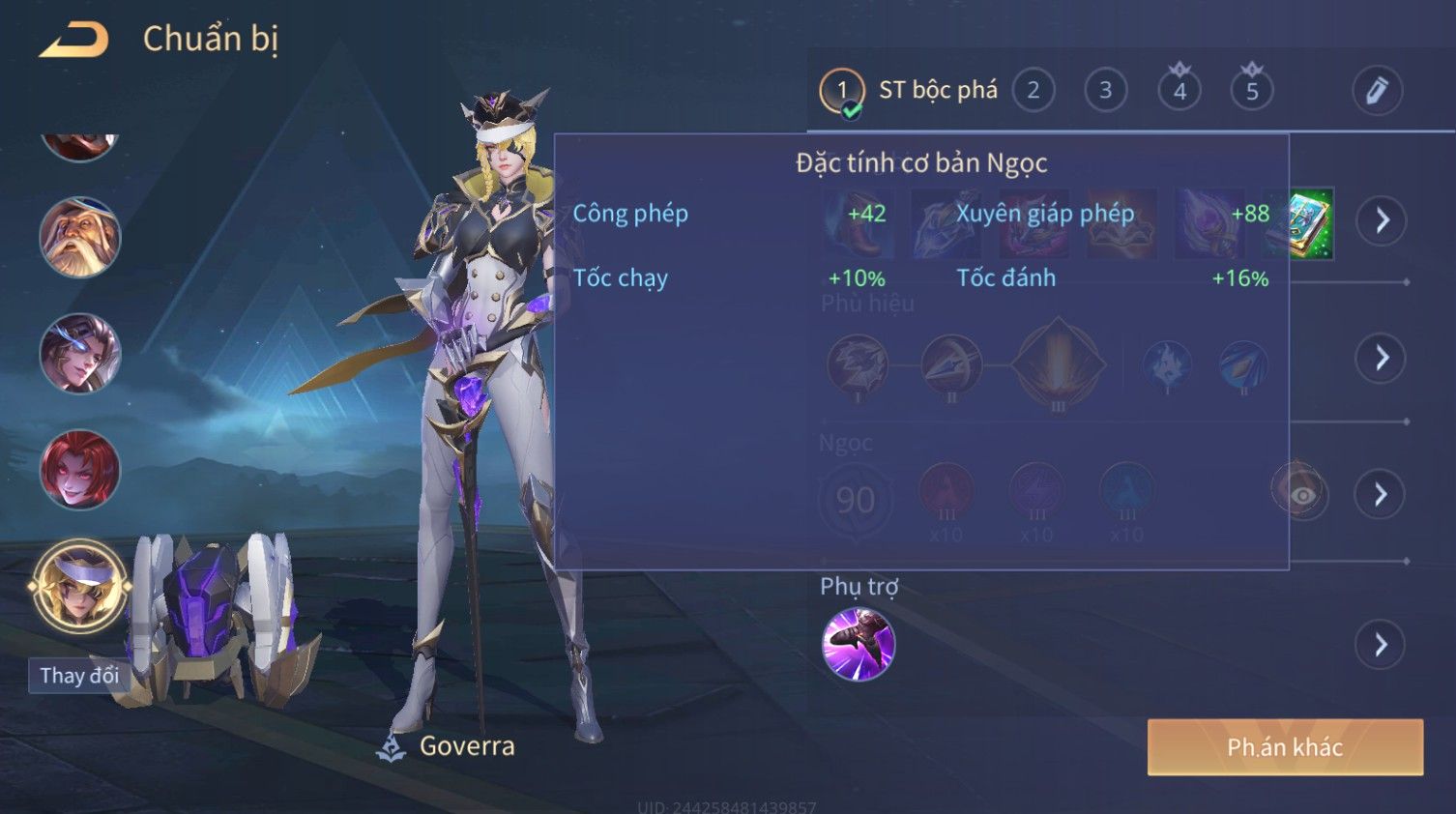Switch to build preset 5
The width and height of the screenshot is (1456, 814).
pos(1252,91)
